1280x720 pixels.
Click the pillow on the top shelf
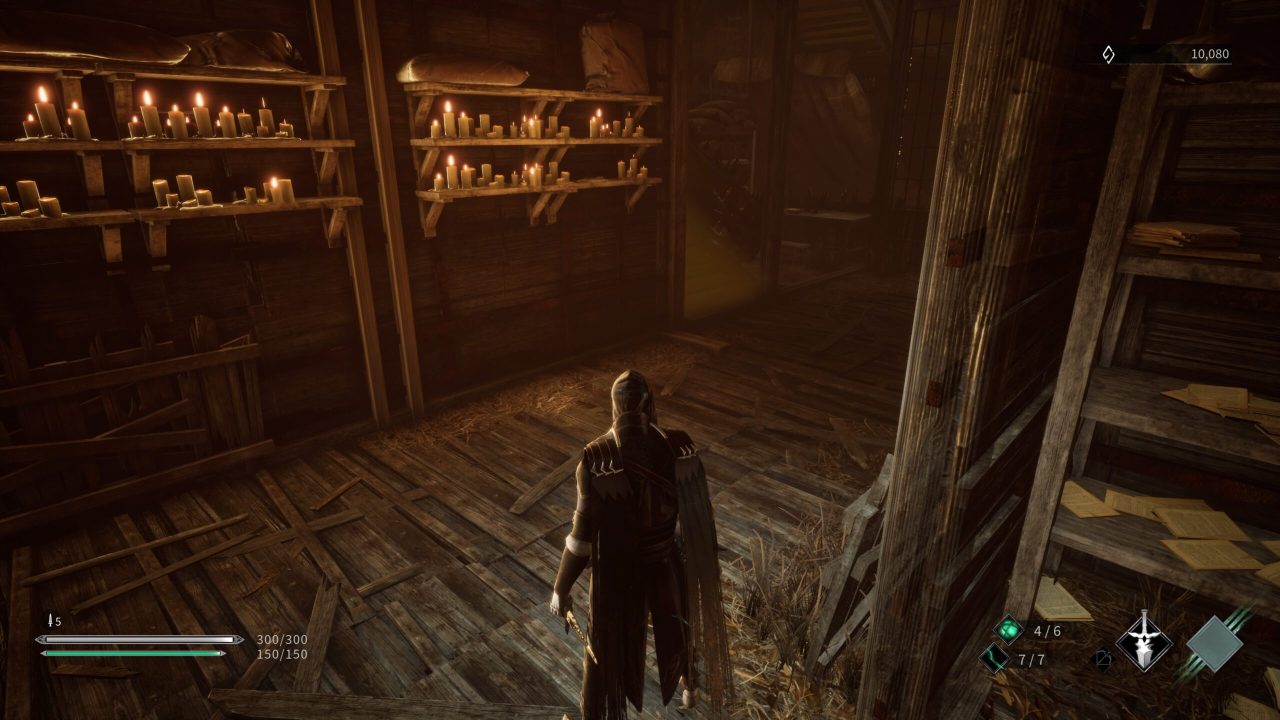[x=460, y=70]
